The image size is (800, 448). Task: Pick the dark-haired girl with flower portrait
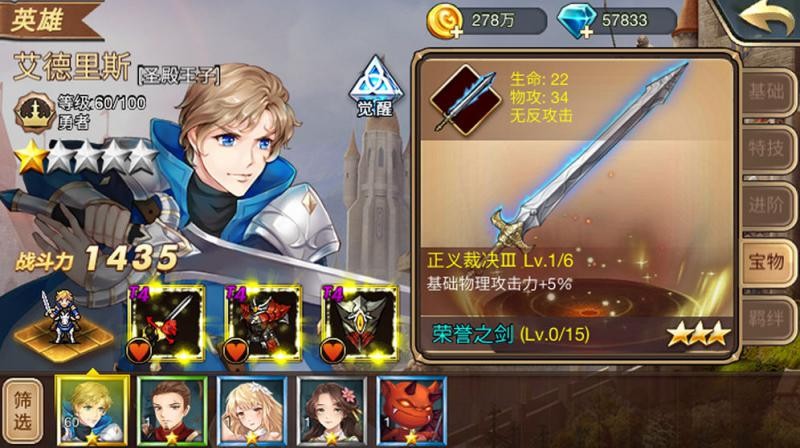[330, 410]
